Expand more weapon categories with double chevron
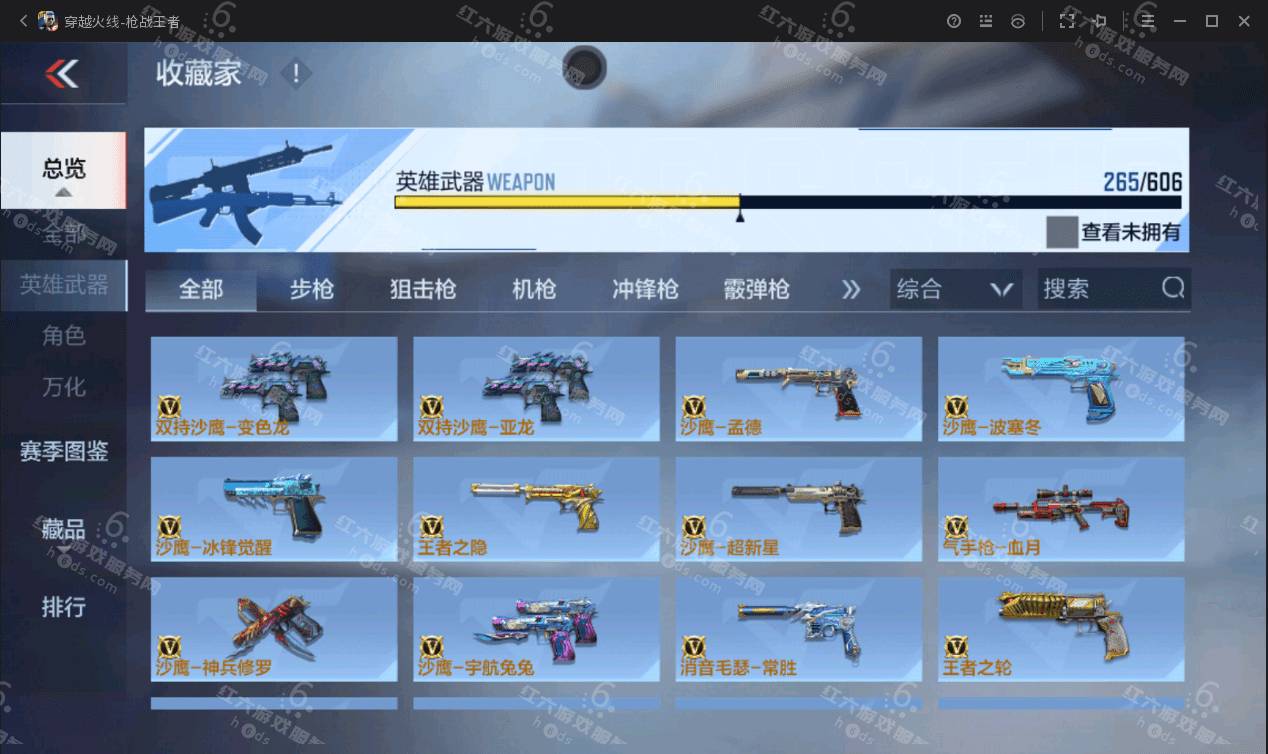This screenshot has width=1268, height=754. click(x=851, y=290)
